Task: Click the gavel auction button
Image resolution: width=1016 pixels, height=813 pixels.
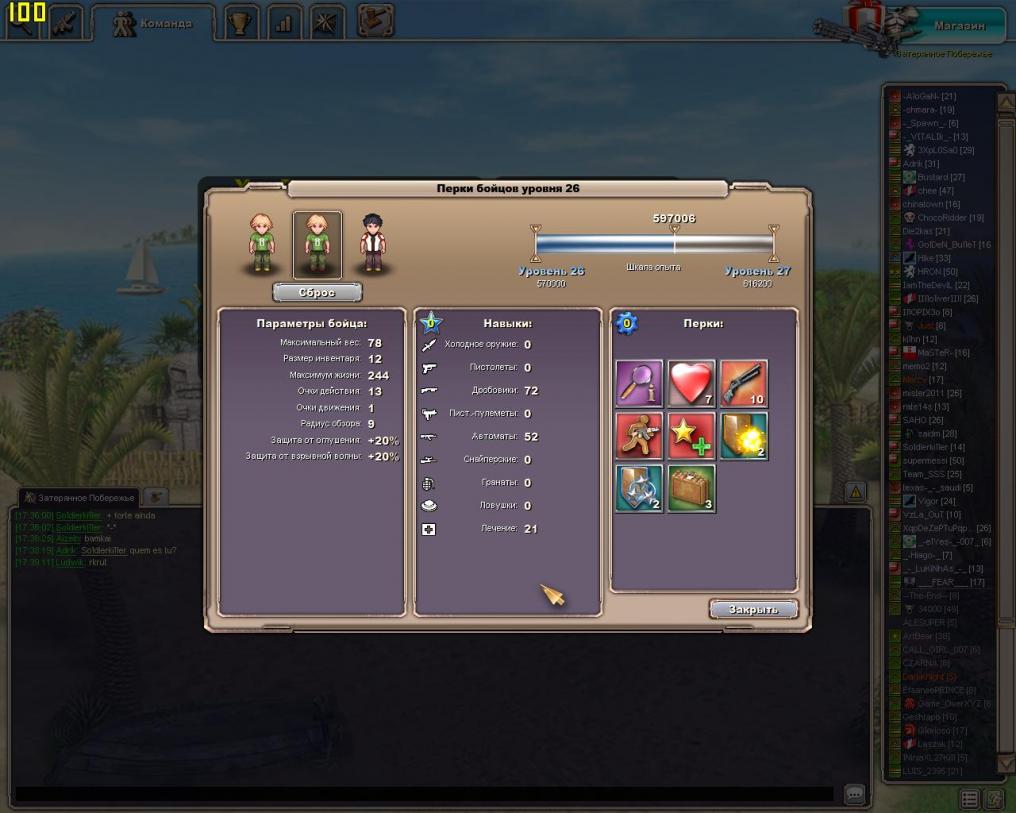Action: tap(375, 21)
